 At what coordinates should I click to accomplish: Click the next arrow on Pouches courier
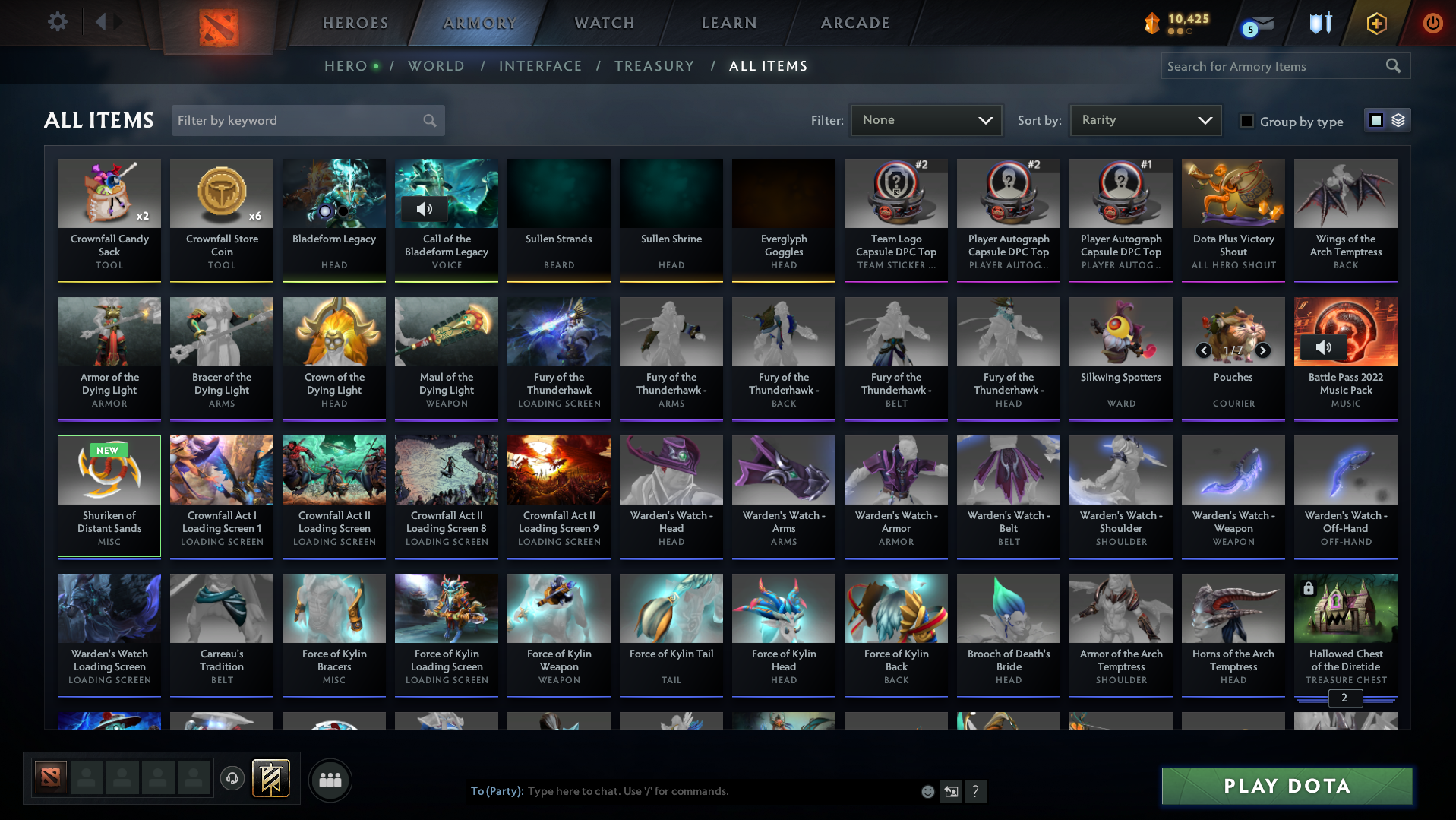tap(1262, 351)
